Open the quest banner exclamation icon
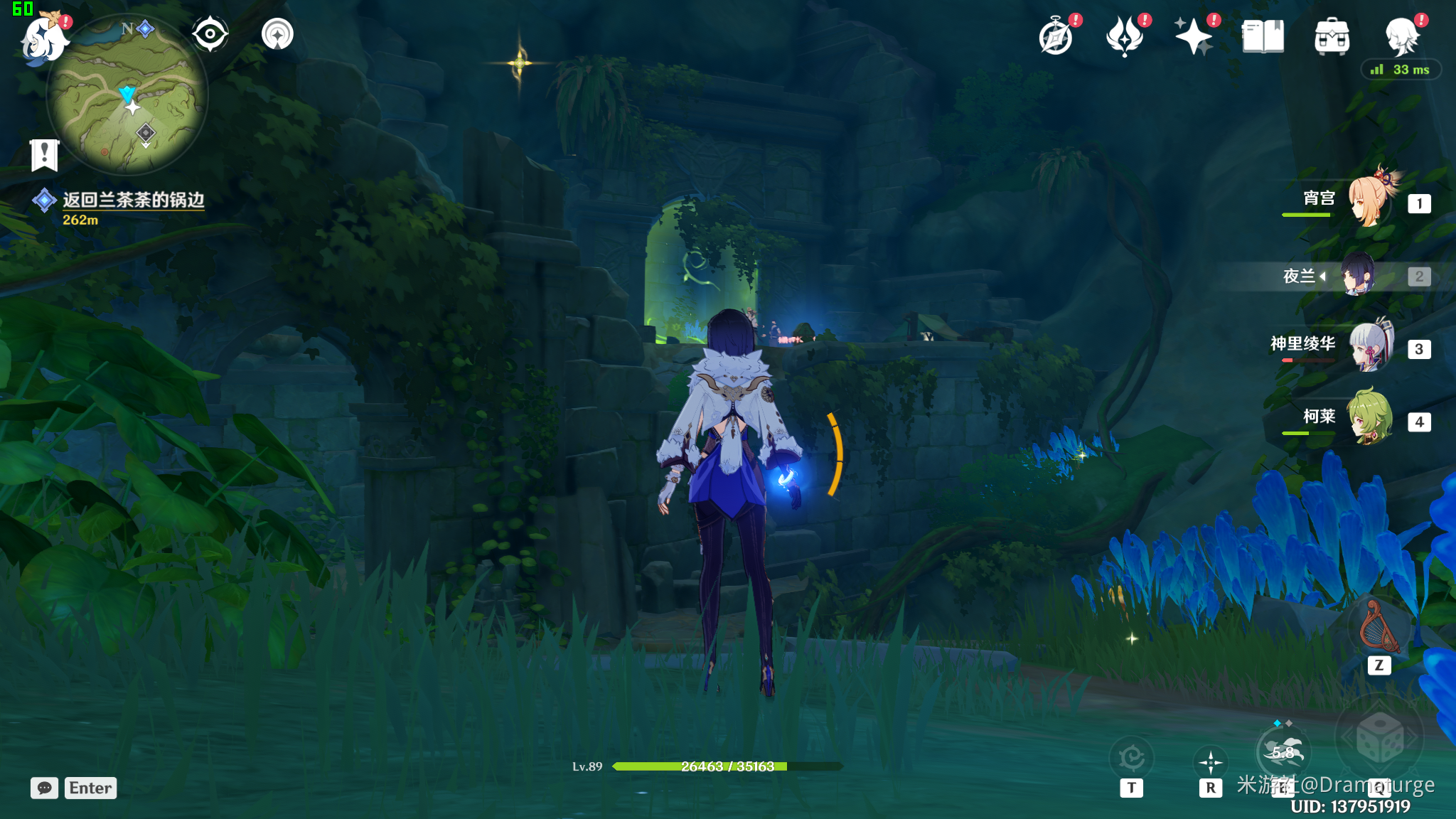 click(44, 154)
